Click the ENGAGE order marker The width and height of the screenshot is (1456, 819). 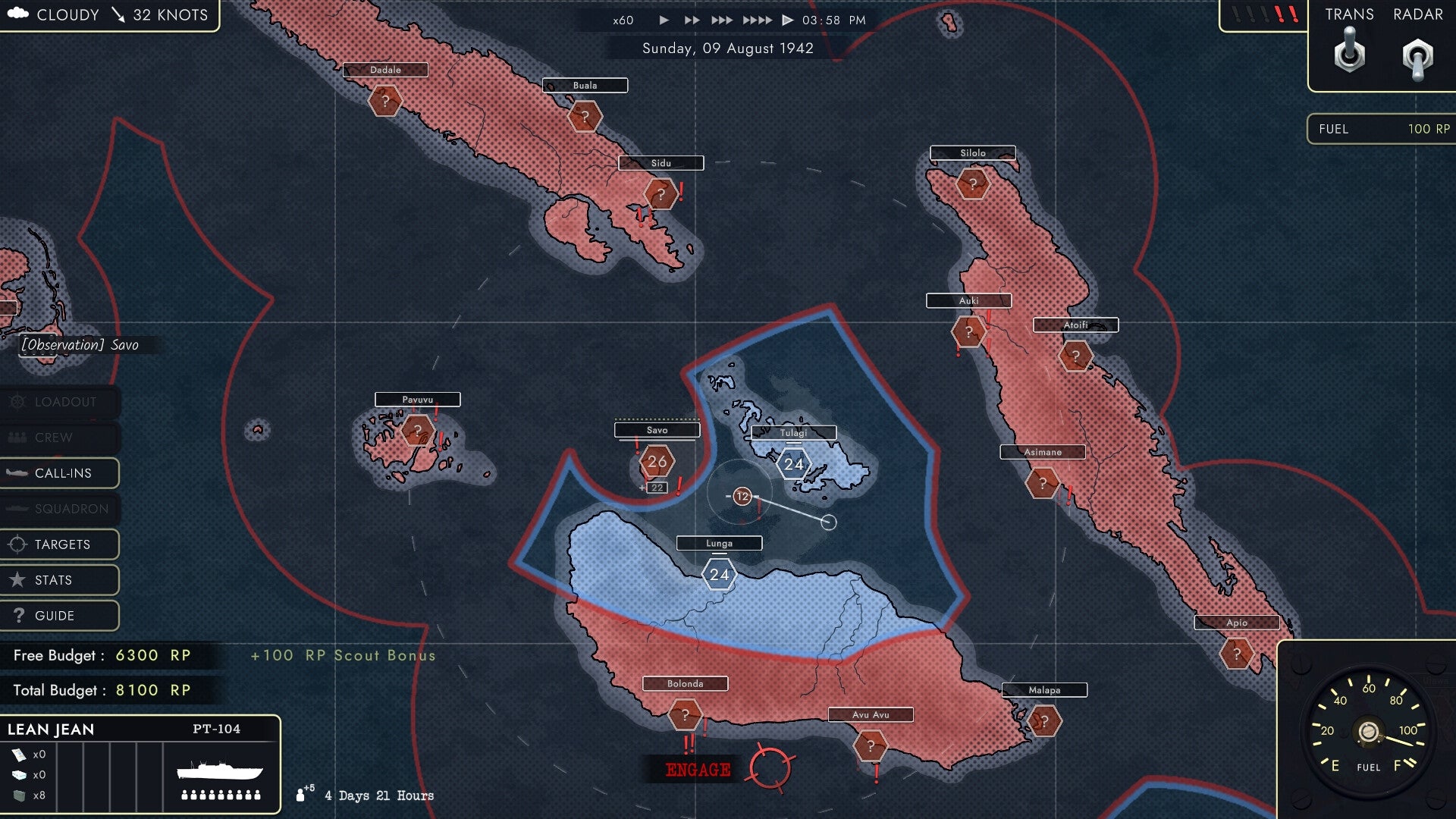(698, 768)
